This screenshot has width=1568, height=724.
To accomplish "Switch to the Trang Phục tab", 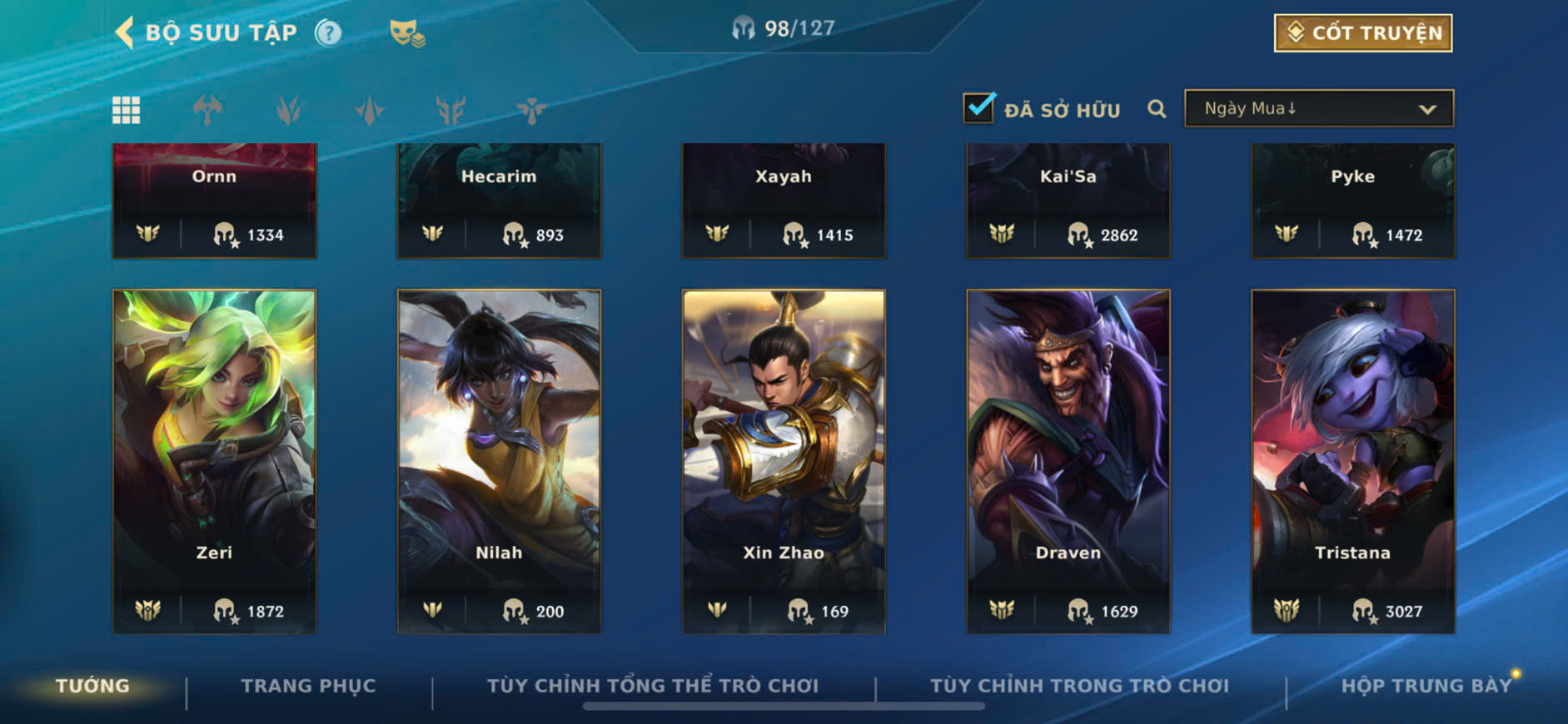I will click(x=308, y=686).
